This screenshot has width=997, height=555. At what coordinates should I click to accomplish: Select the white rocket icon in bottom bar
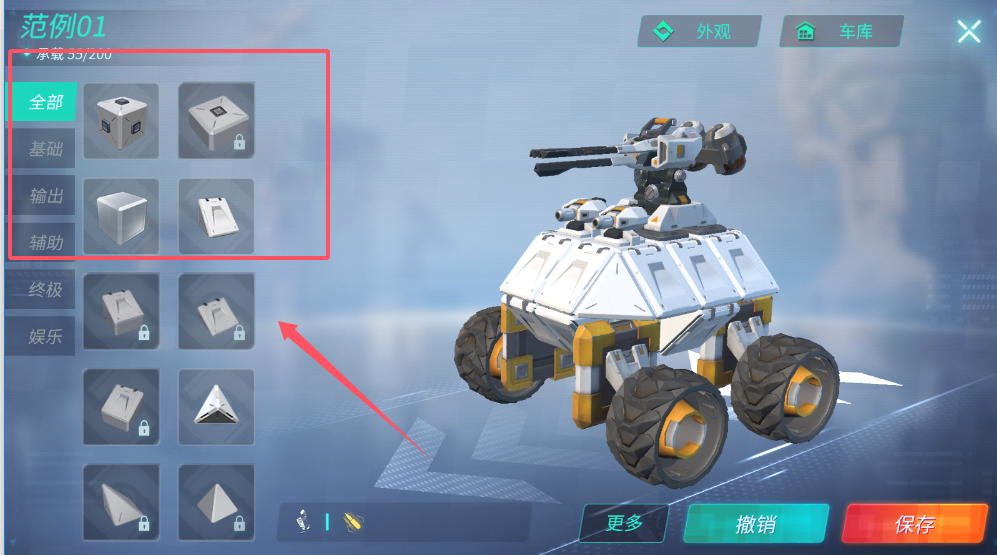303,521
